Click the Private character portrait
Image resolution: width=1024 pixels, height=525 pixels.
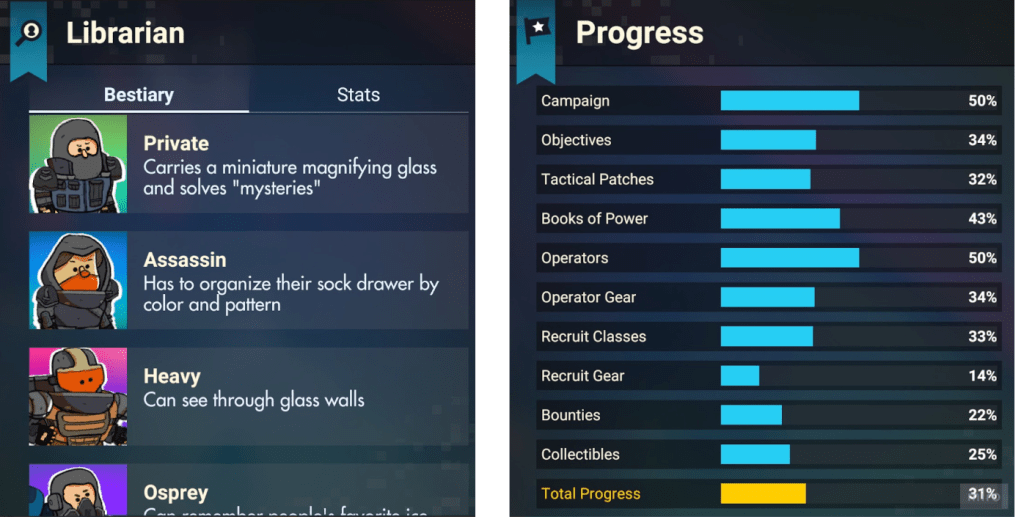point(78,165)
